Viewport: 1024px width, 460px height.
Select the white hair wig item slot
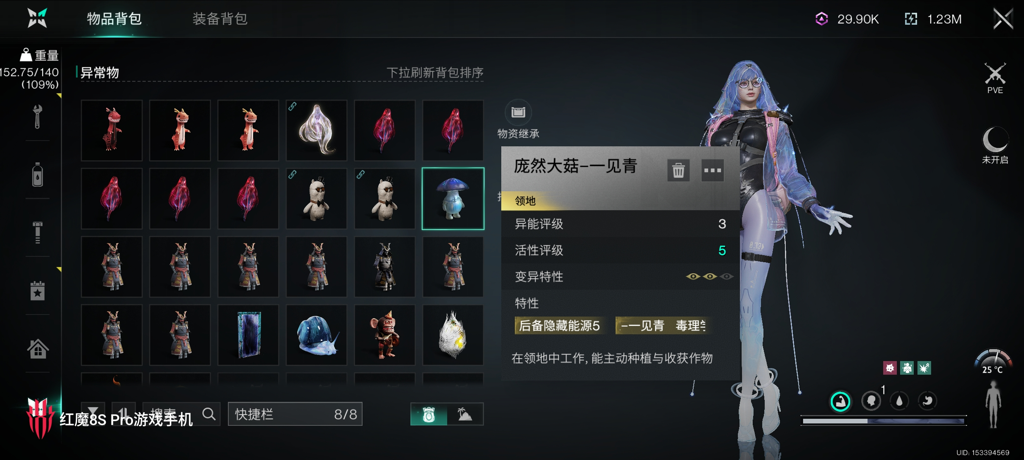pos(317,130)
